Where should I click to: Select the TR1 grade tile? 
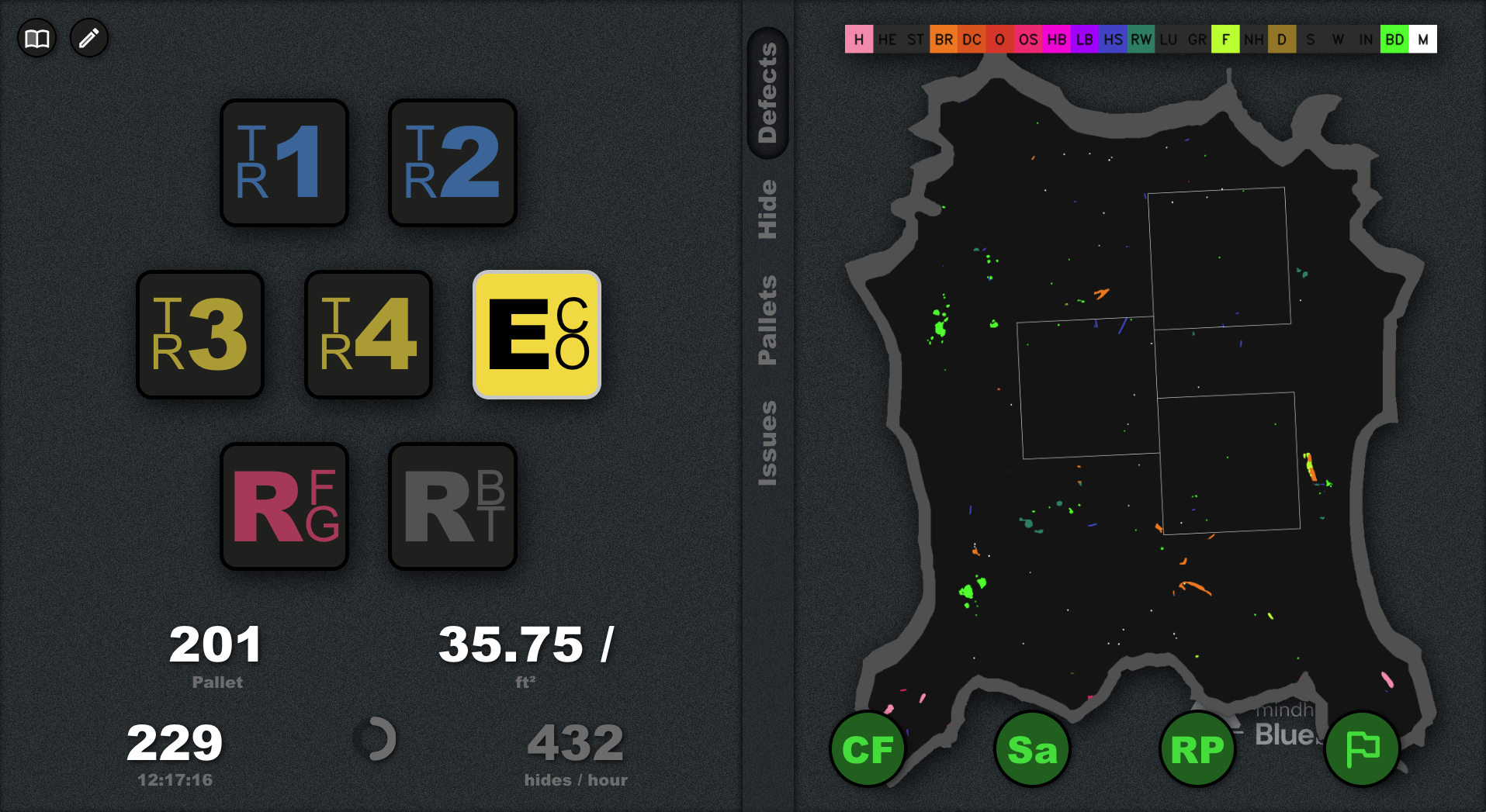[x=284, y=163]
